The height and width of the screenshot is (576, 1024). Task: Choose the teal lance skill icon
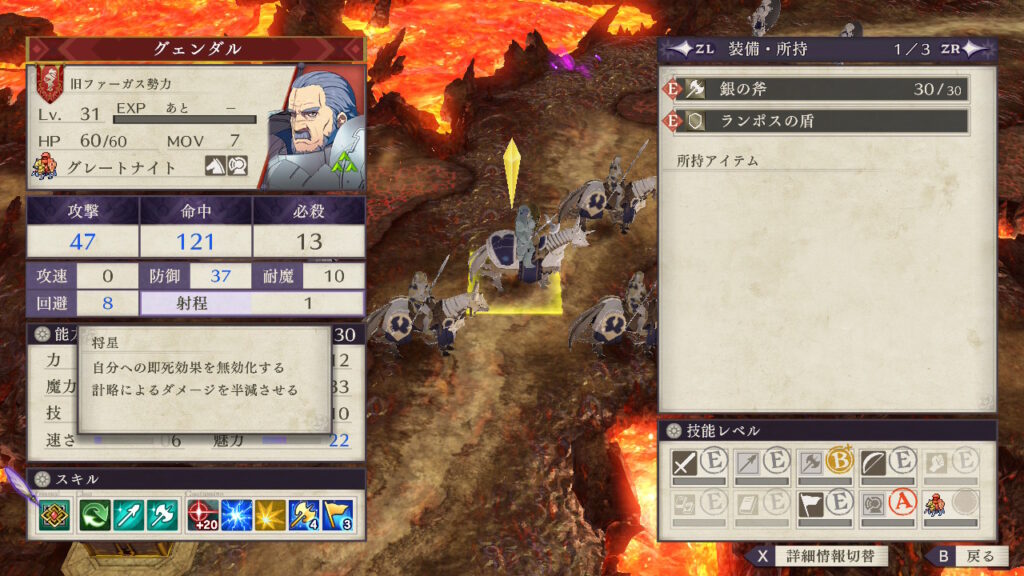tap(129, 515)
